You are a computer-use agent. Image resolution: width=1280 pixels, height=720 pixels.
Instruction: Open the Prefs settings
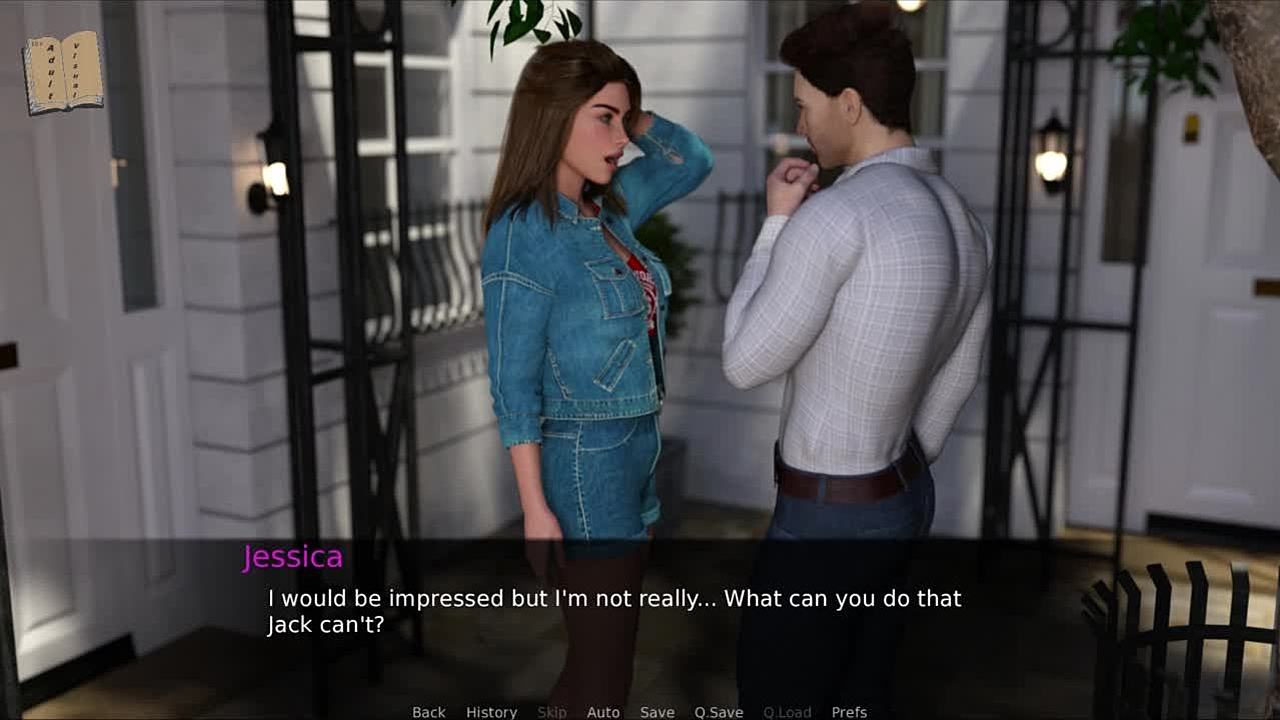point(849,712)
